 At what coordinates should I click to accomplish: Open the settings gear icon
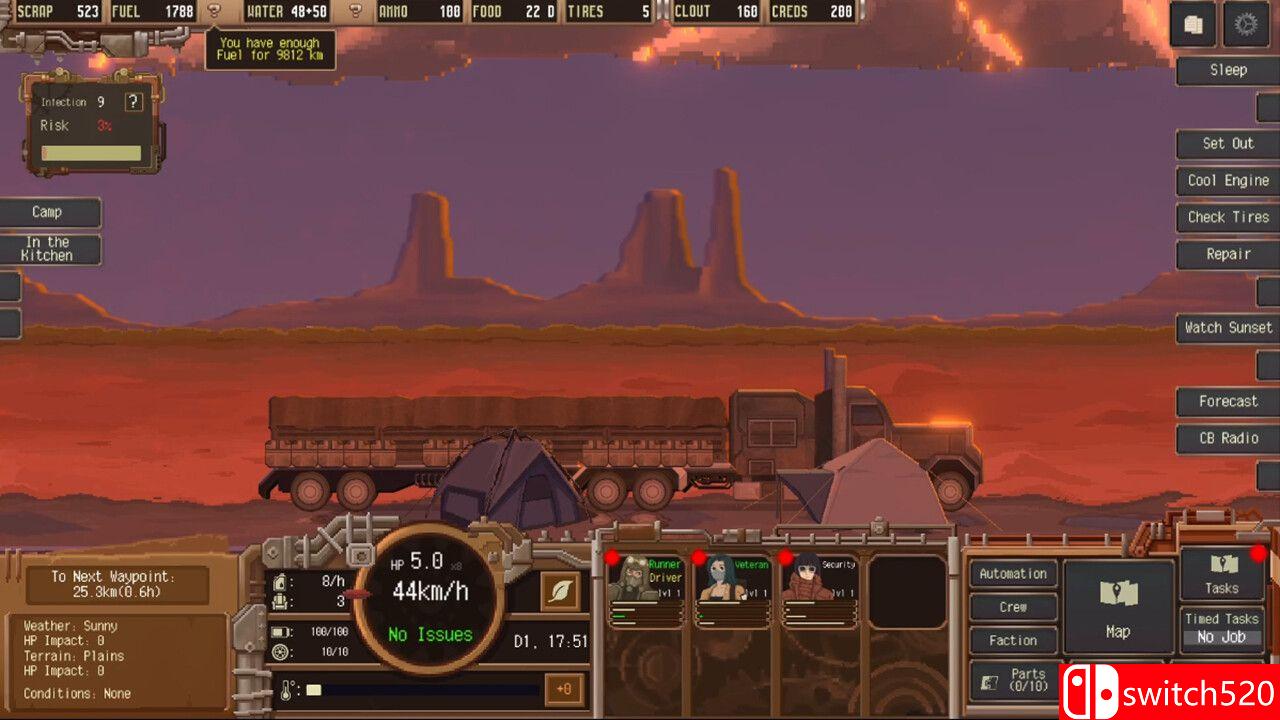click(1247, 24)
